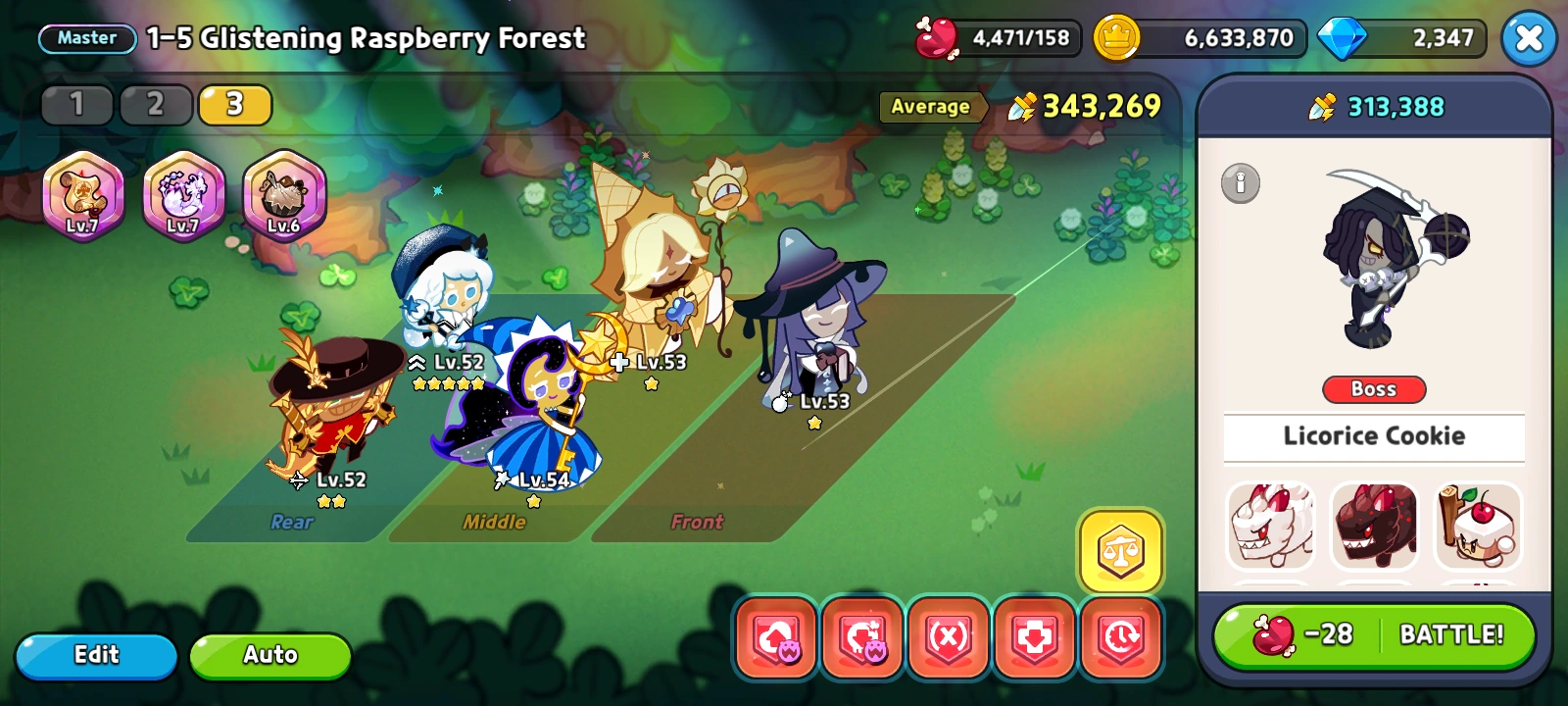Select the (X) disable stage modifier icon

click(948, 638)
